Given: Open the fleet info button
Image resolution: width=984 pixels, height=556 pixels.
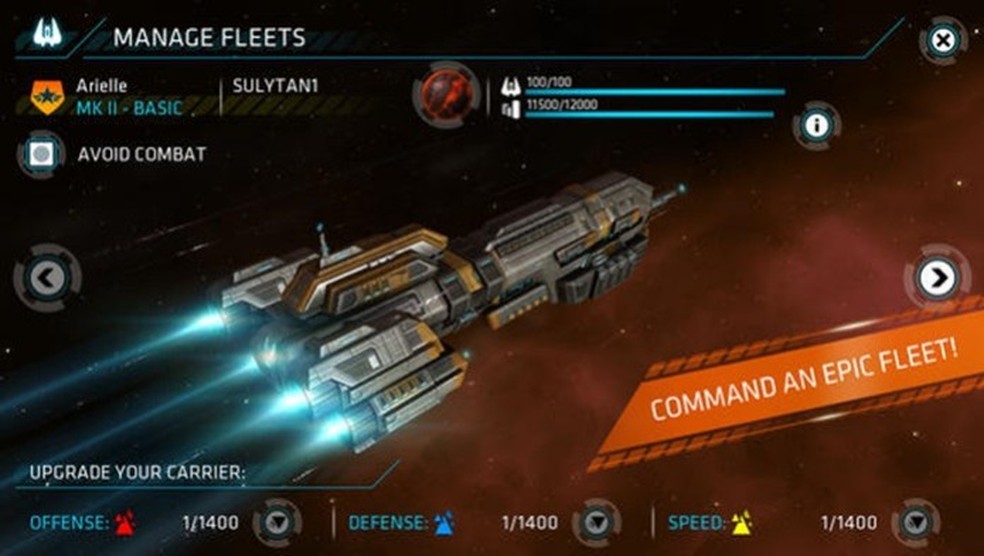Looking at the screenshot, I should pos(817,125).
